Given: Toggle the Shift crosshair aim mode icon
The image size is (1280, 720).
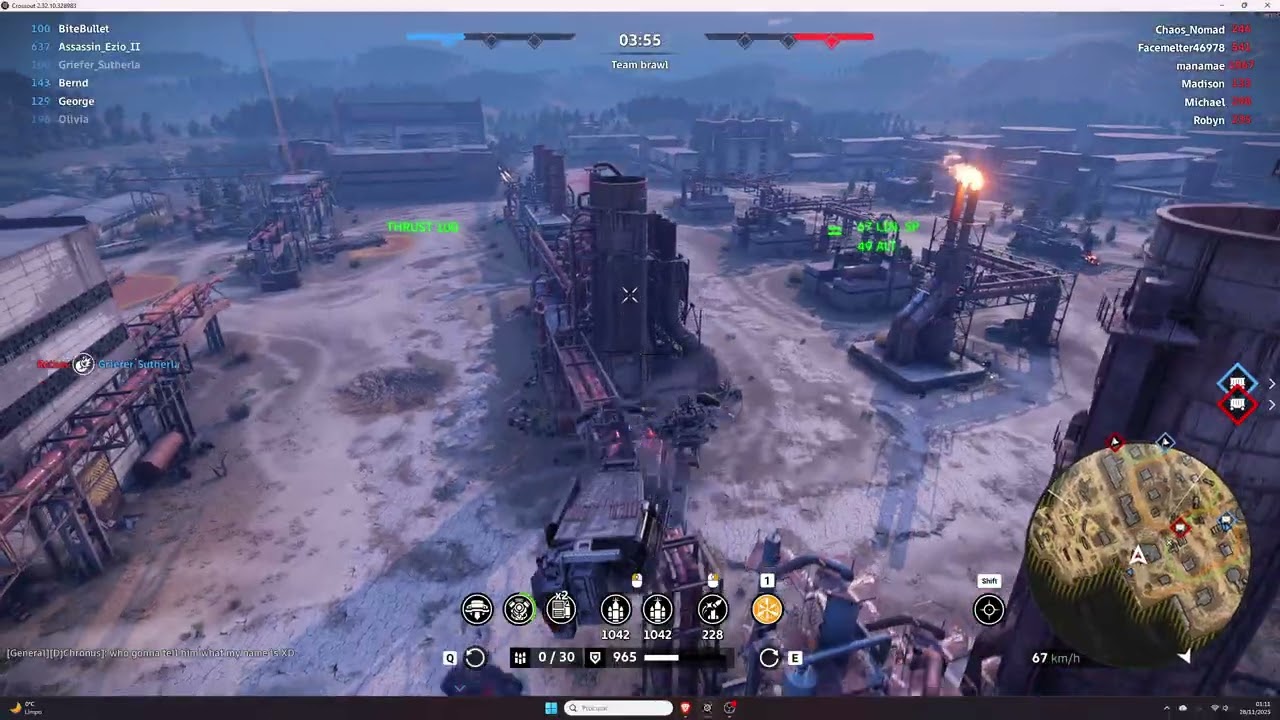Looking at the screenshot, I should click(x=989, y=609).
